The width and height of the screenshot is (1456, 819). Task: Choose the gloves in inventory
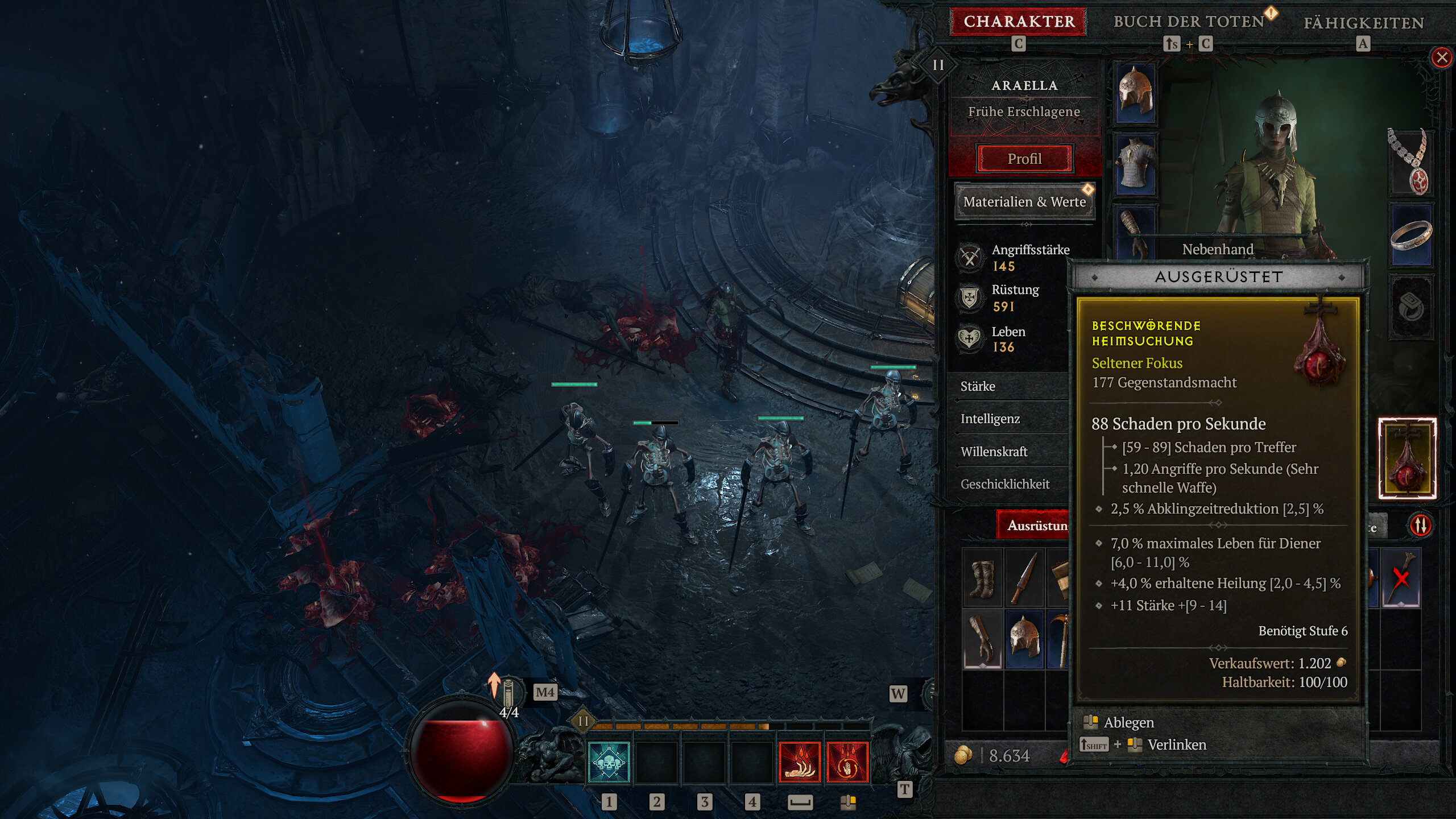pyautogui.click(x=982, y=639)
